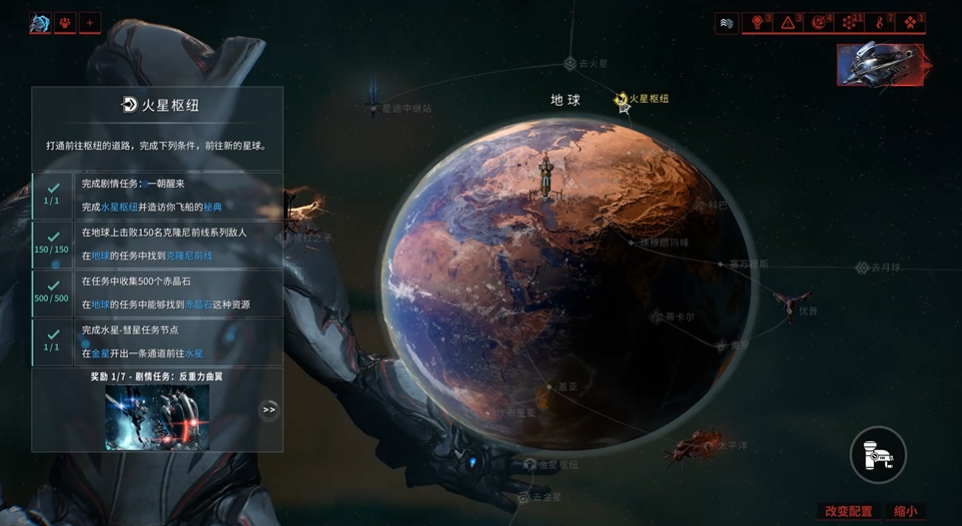This screenshot has width=962, height=526.
Task: Select the 金星枢纽 junction node
Action: click(530, 464)
